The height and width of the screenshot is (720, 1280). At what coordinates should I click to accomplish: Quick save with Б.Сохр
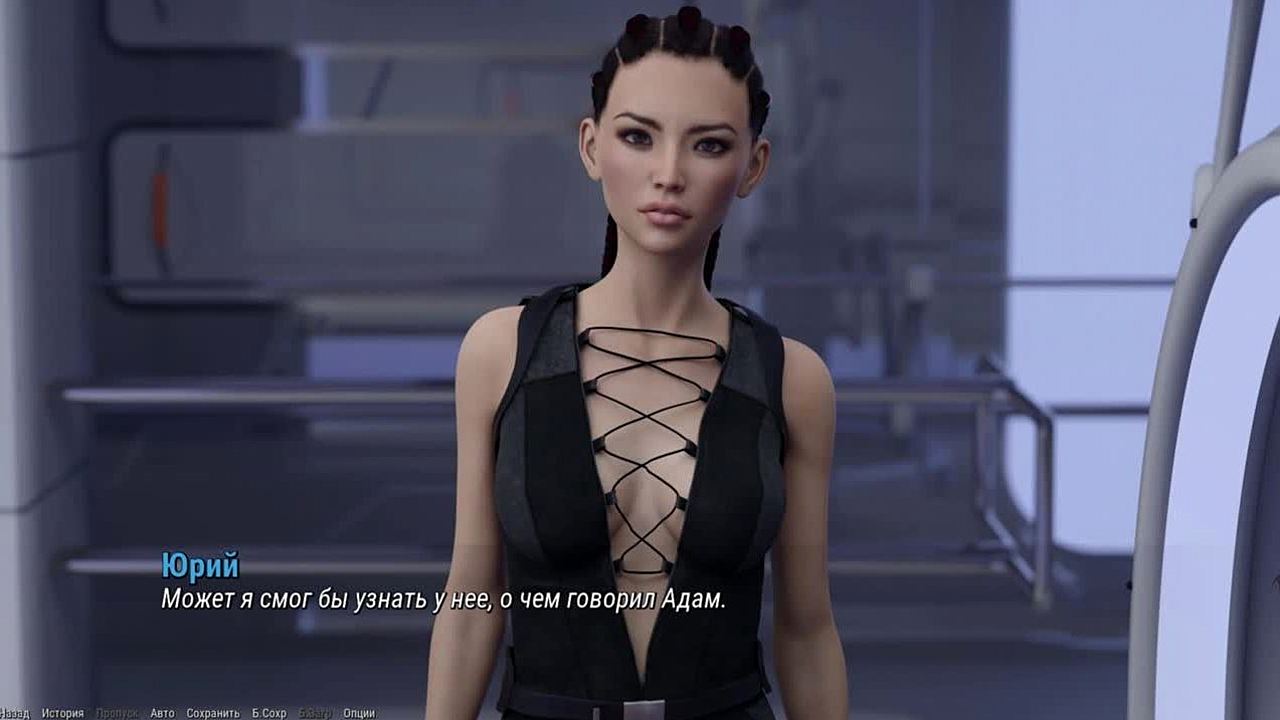pyautogui.click(x=269, y=713)
